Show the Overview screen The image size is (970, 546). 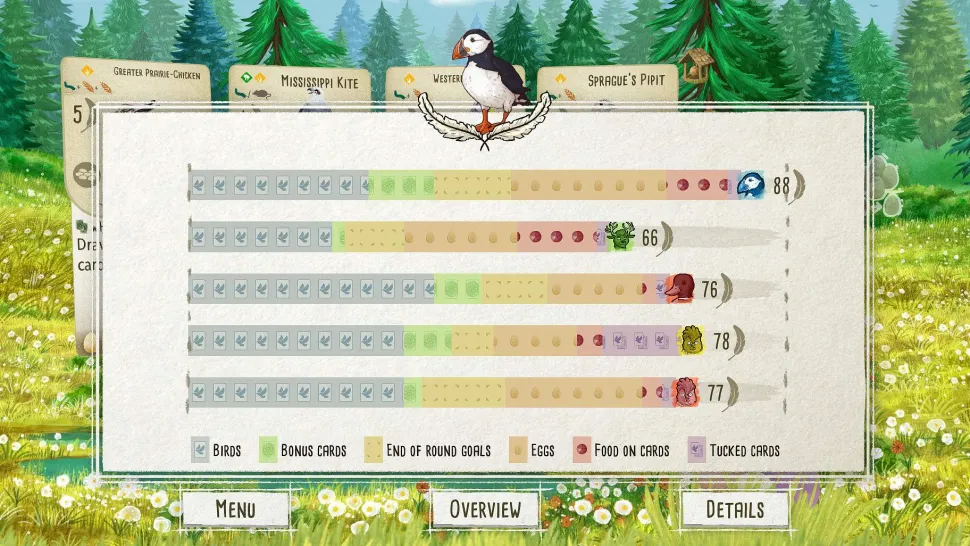[x=485, y=509]
